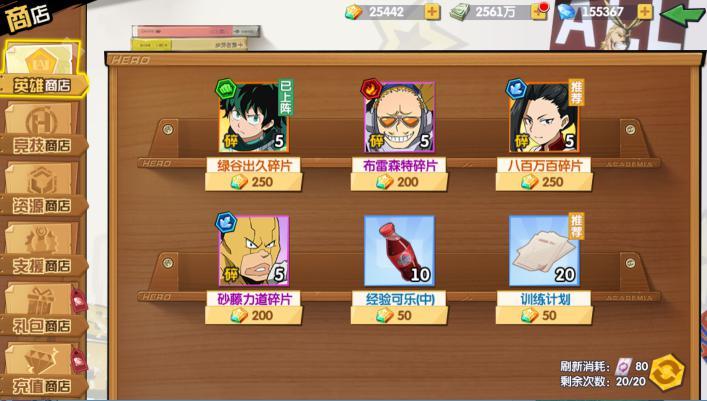Buy 训练计划 for 50 tickets
The image size is (707, 401).
point(544,316)
